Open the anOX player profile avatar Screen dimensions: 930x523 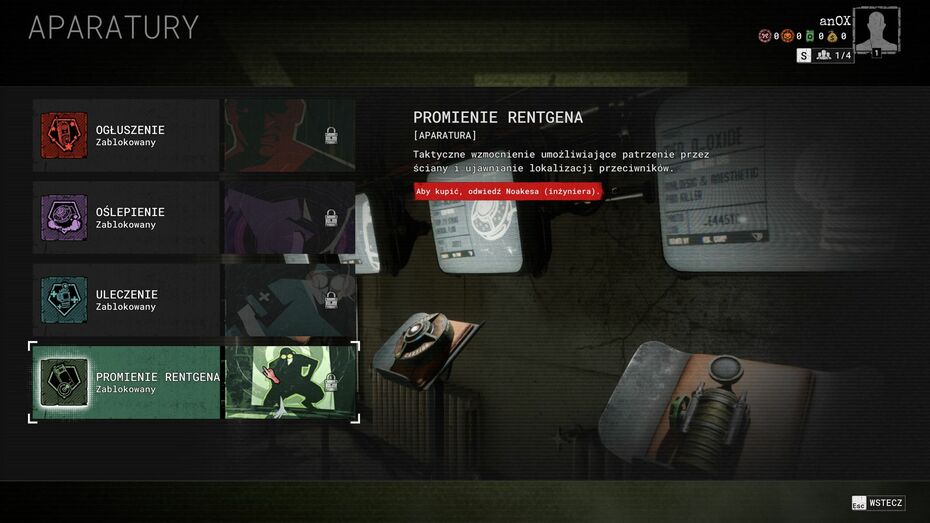[876, 30]
